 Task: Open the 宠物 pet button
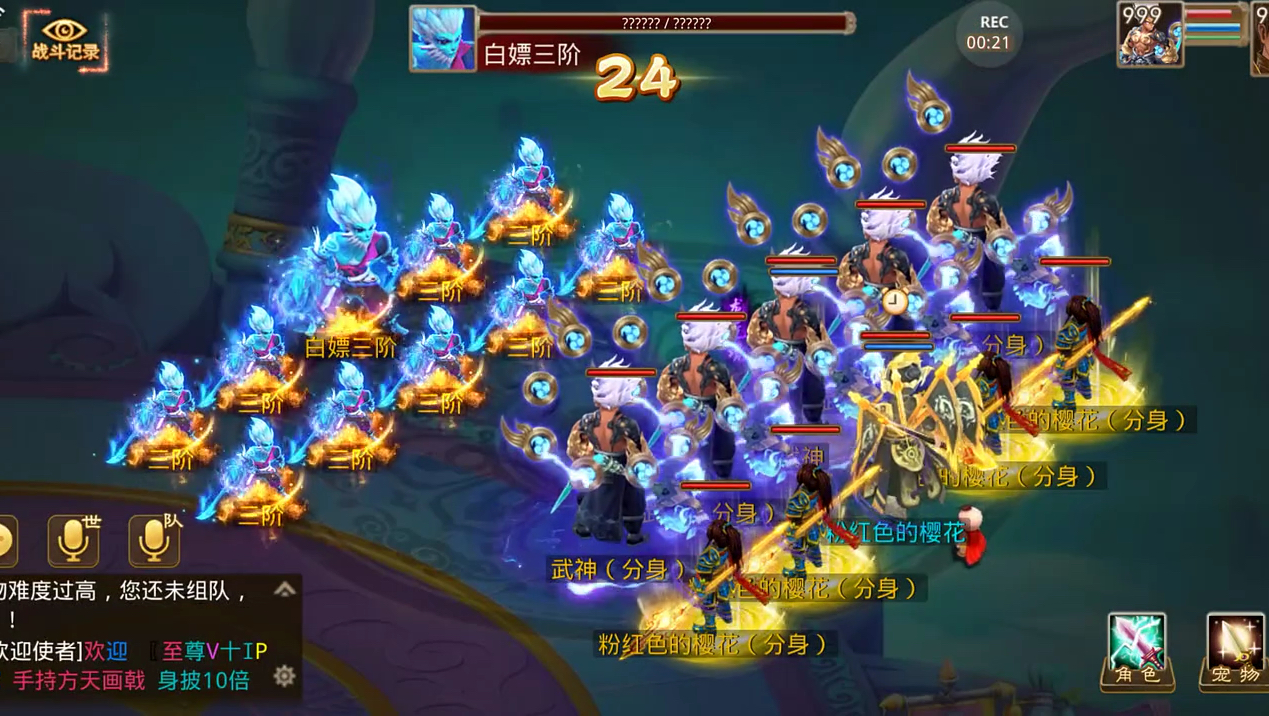[1234, 650]
